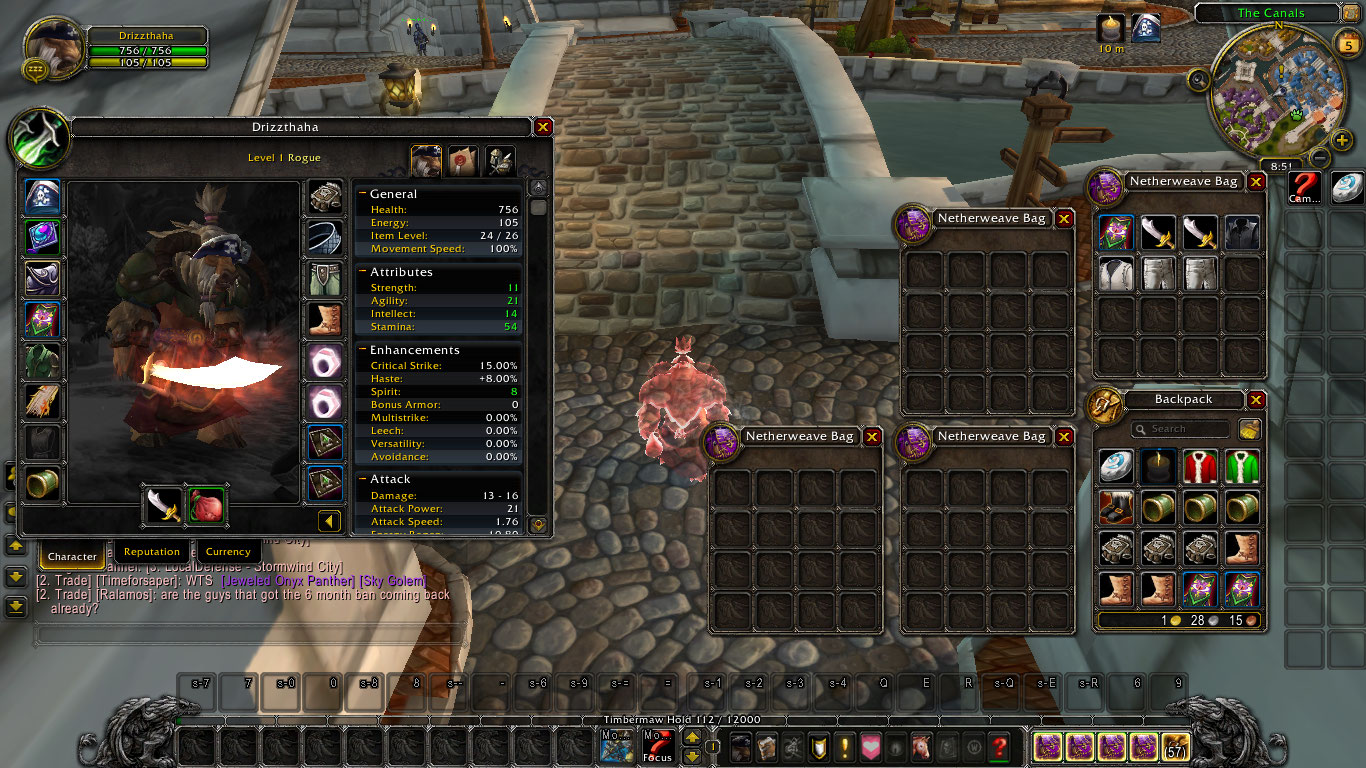Close the Drizzthaha character window
The height and width of the screenshot is (768, 1366).
(543, 127)
